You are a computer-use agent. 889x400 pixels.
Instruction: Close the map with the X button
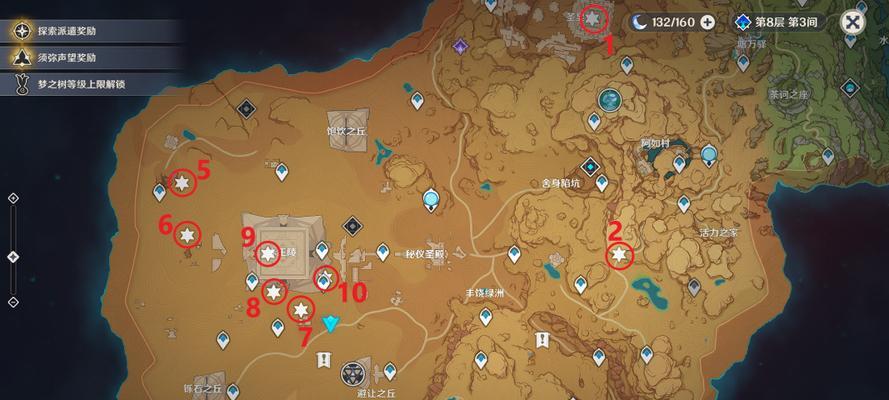pyautogui.click(x=853, y=22)
